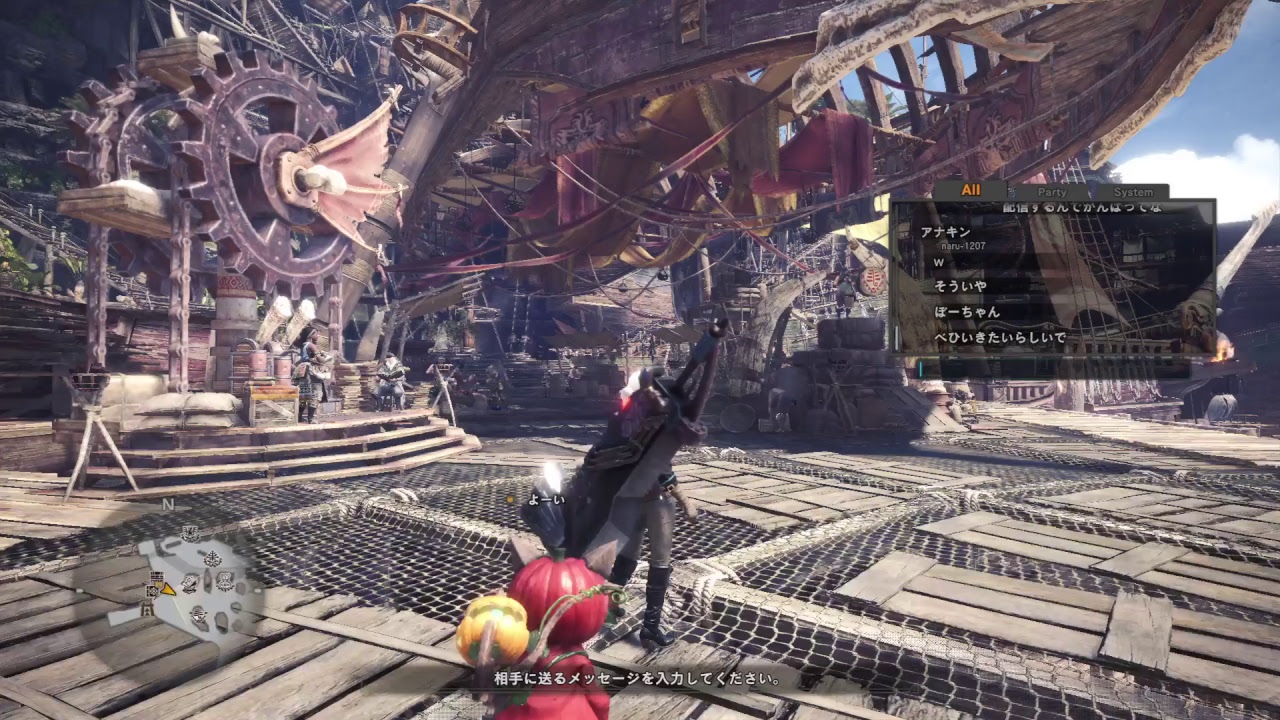Select the yellow player arrow on the minimap
Screen dimensions: 1280x720
coord(167,590)
